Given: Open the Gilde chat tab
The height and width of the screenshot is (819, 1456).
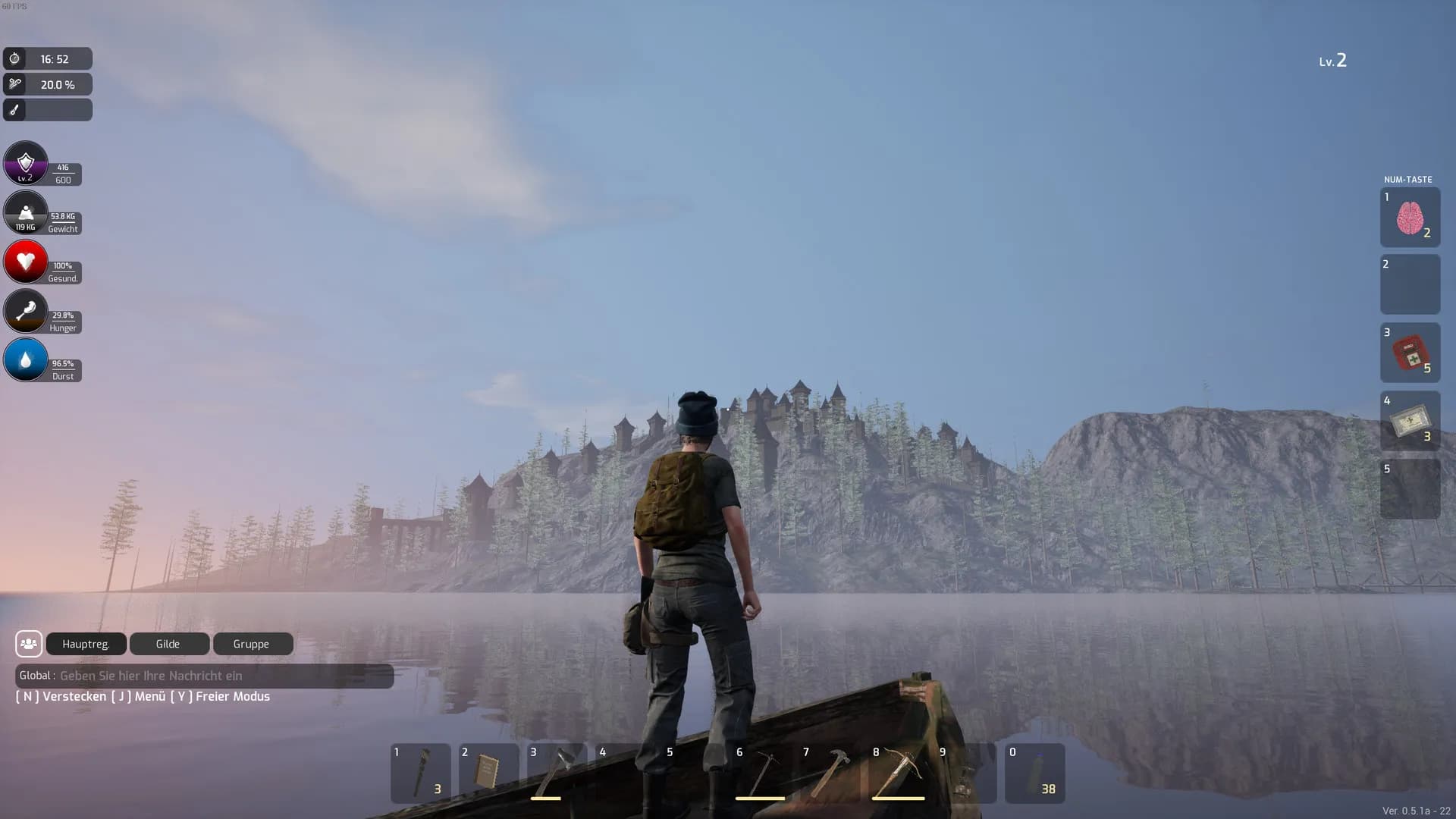Looking at the screenshot, I should pos(168,644).
